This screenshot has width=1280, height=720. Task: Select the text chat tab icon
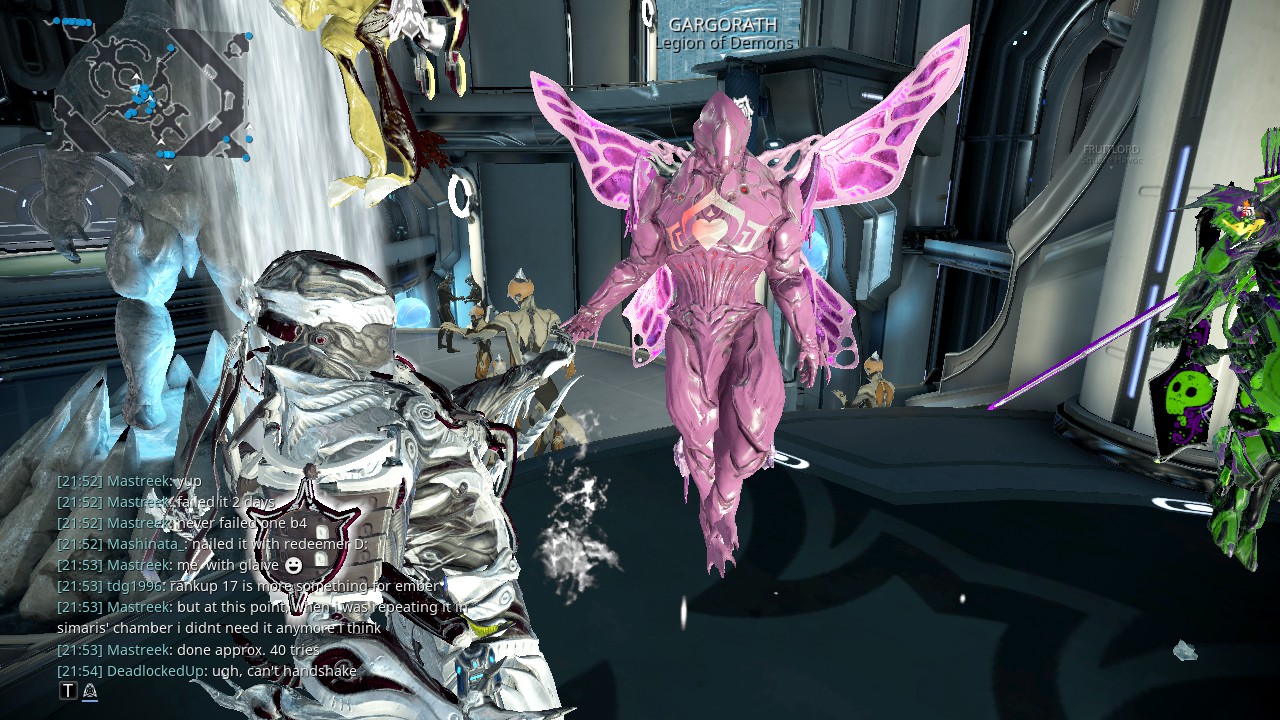pos(68,691)
